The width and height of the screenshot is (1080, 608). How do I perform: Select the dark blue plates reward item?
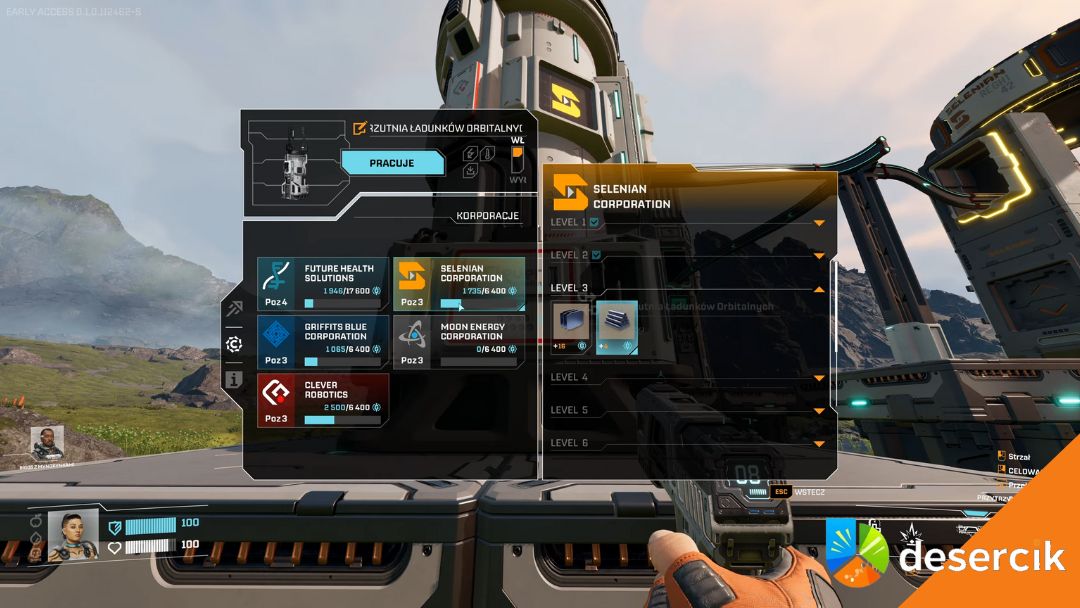(x=572, y=324)
